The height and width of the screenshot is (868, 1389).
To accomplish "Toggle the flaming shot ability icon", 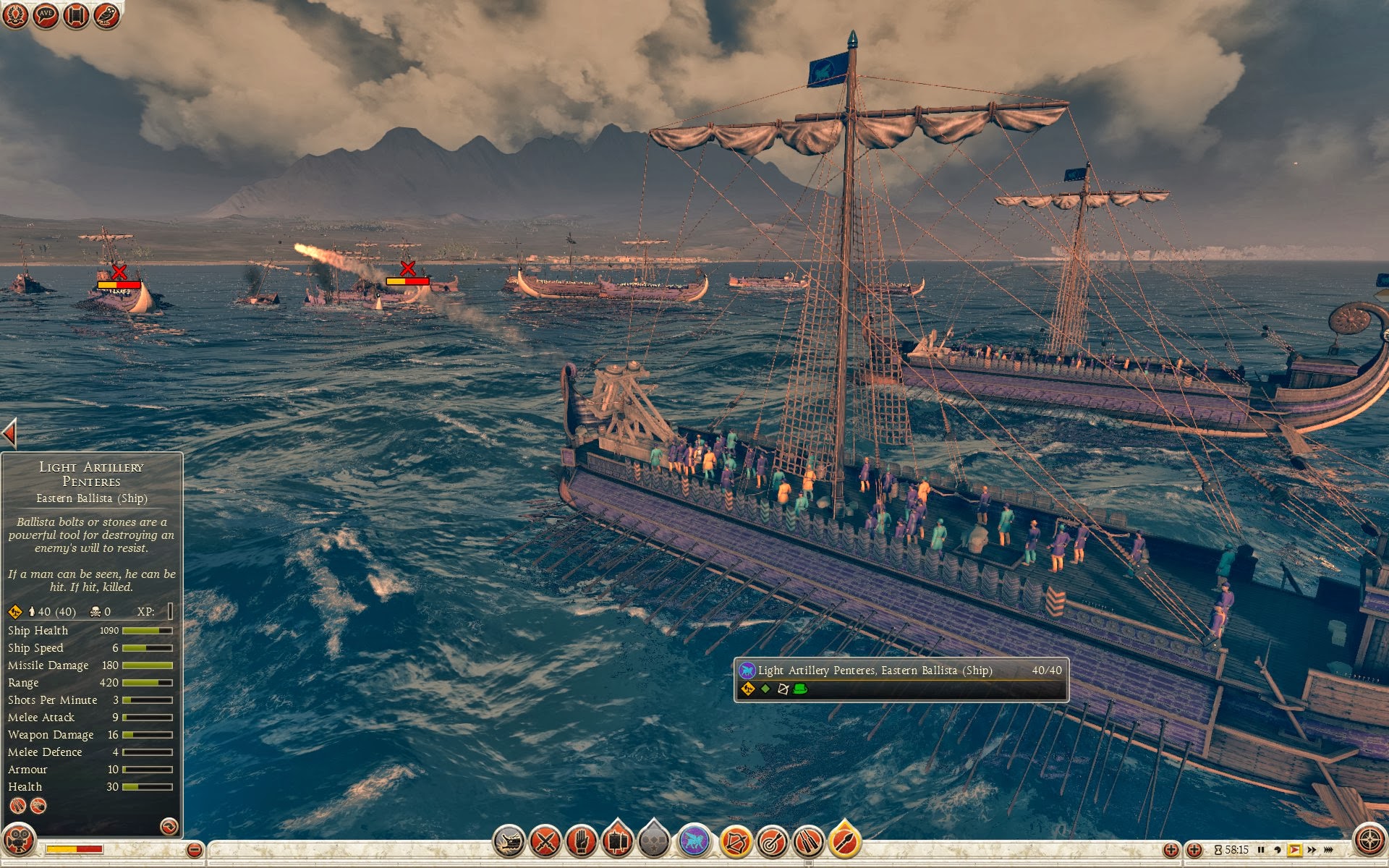I will point(844,842).
